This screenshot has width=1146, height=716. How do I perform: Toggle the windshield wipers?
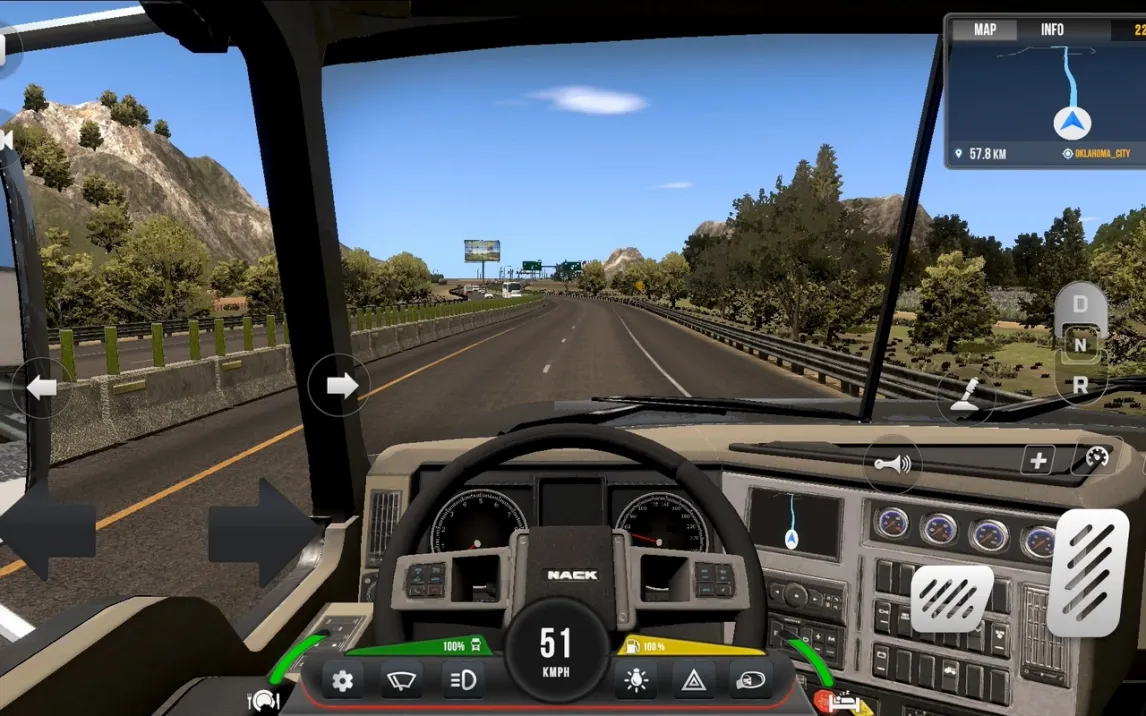click(x=401, y=681)
